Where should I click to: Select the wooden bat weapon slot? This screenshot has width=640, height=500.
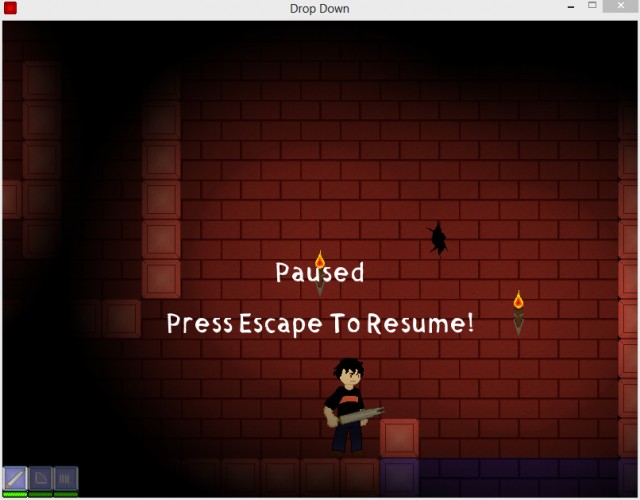pyautogui.click(x=15, y=478)
